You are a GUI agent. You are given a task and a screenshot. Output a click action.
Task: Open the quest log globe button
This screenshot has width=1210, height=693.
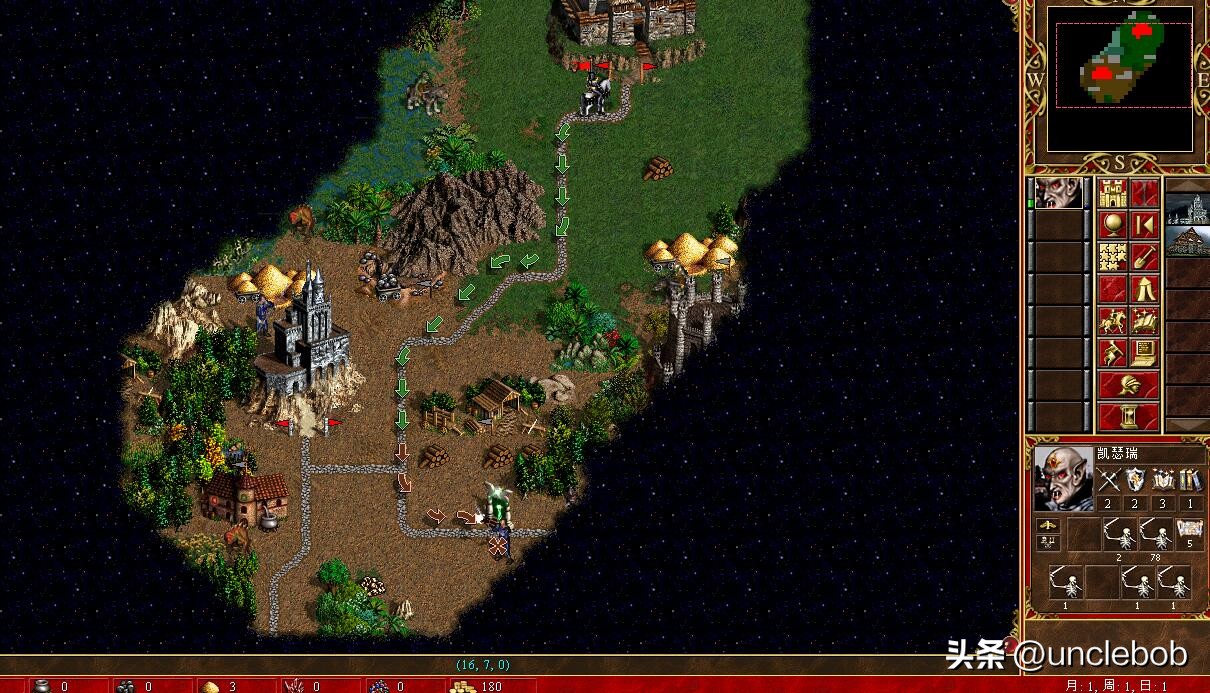[1113, 225]
